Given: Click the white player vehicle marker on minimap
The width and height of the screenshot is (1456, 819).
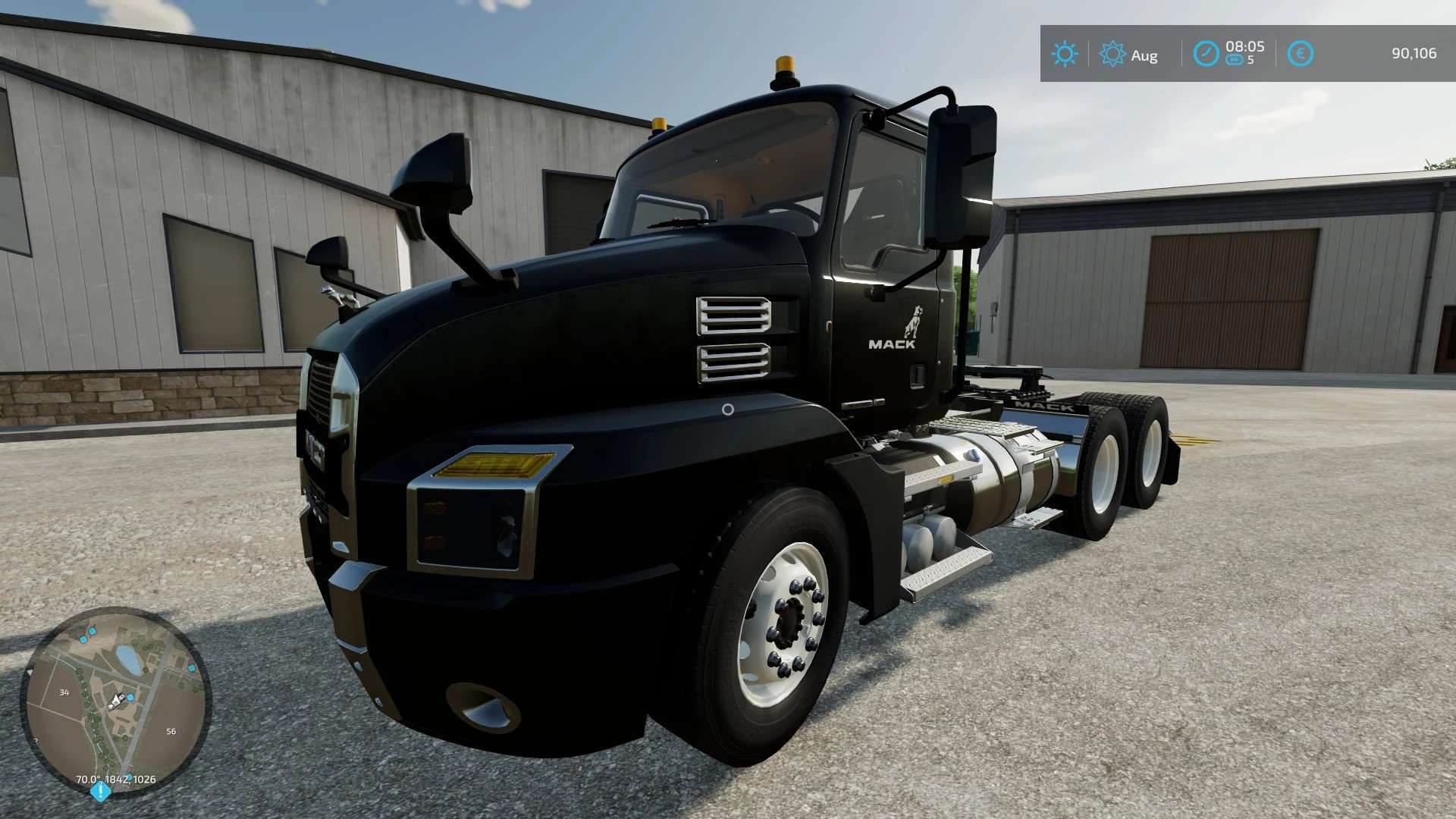Looking at the screenshot, I should [x=116, y=700].
